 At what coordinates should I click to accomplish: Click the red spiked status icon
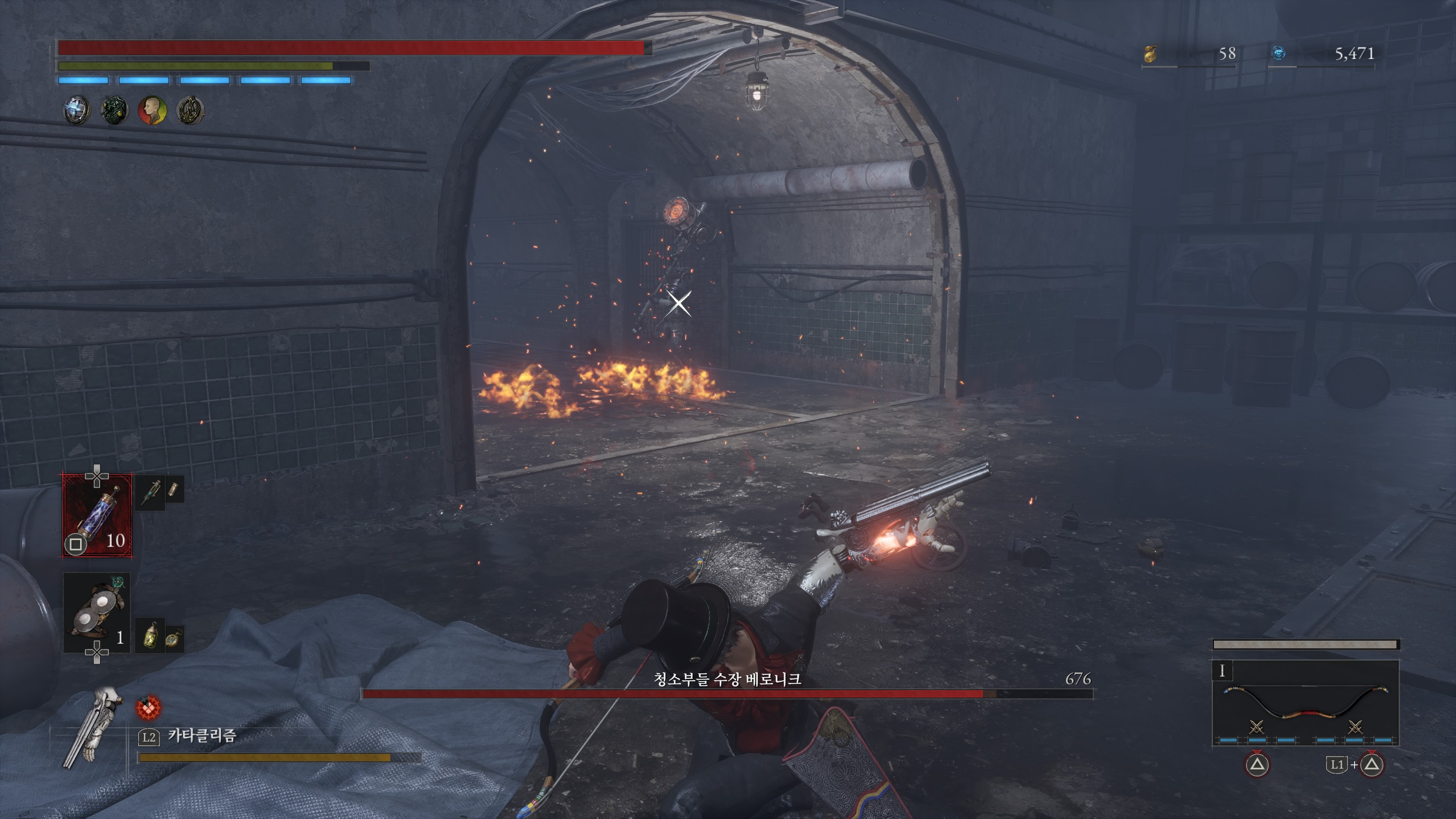pyautogui.click(x=149, y=708)
